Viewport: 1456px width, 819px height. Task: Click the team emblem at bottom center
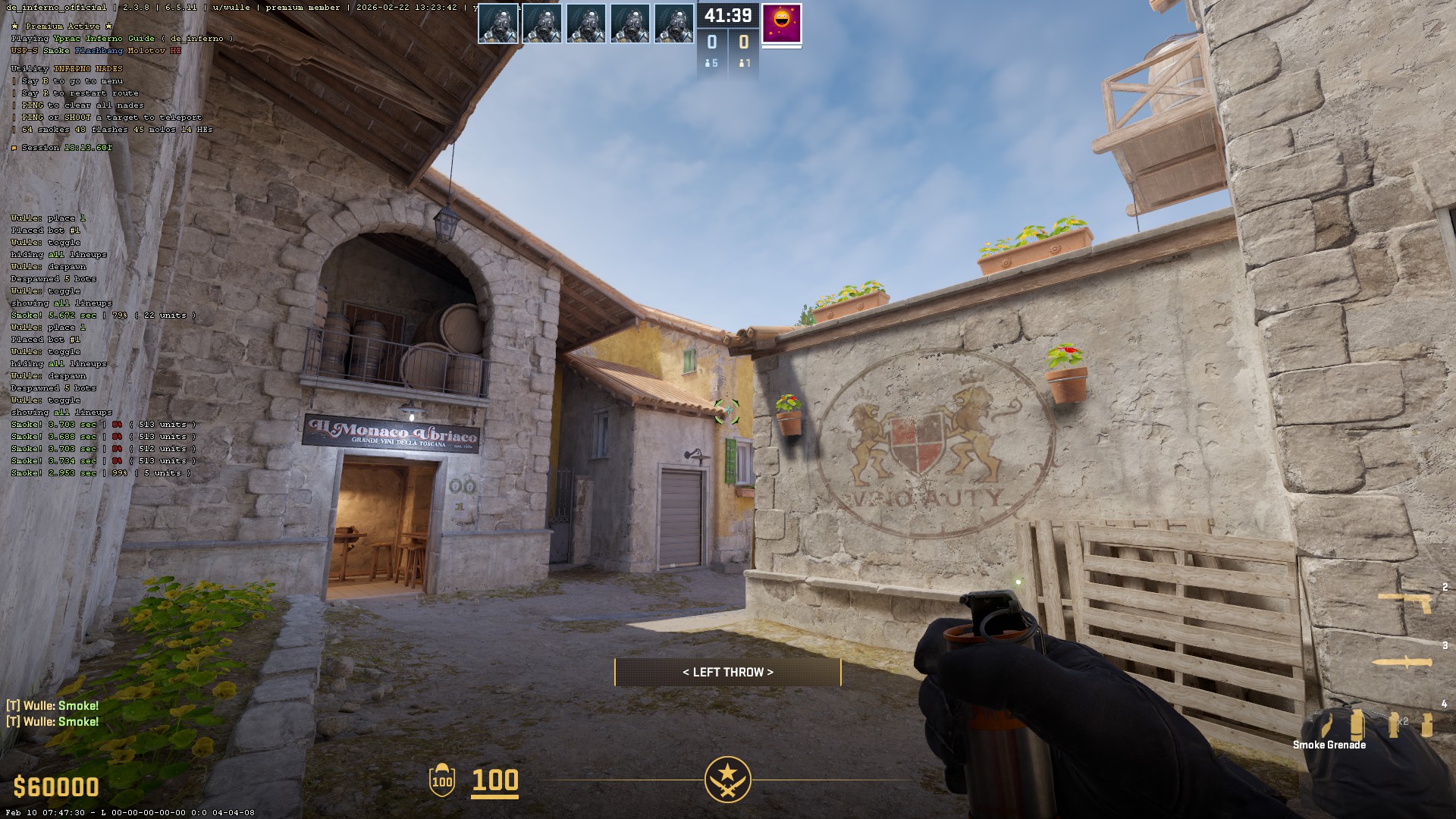click(x=728, y=780)
